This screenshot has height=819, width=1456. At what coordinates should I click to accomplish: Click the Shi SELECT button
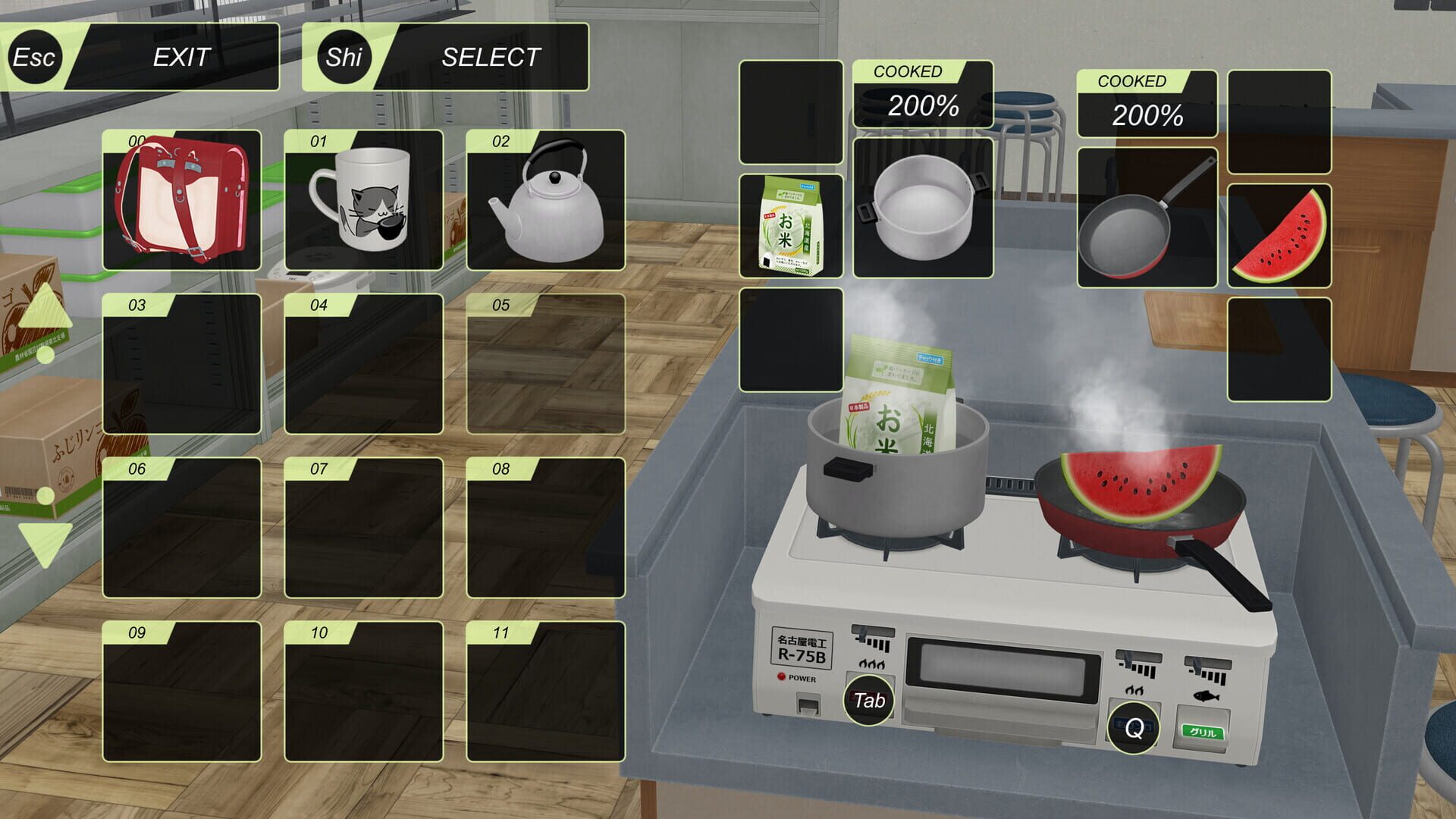pos(447,56)
